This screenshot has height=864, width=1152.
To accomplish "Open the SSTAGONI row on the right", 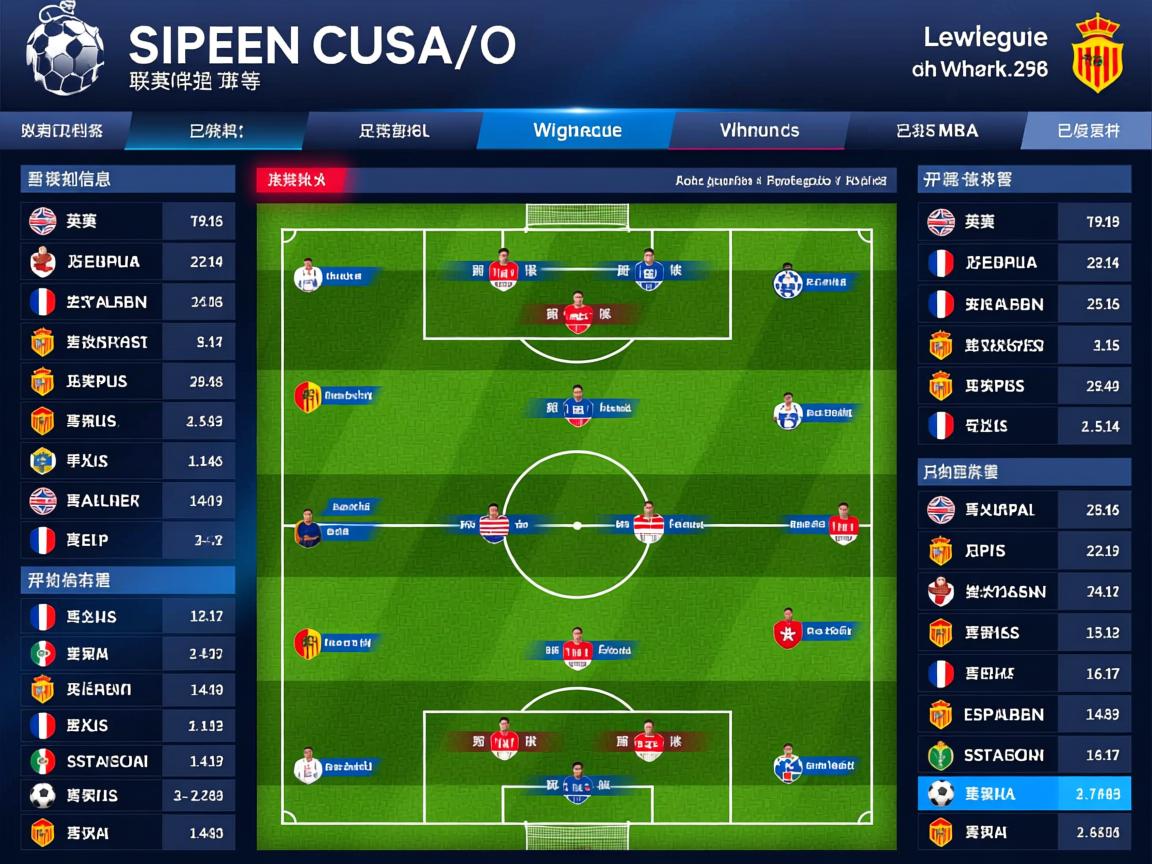I will [1024, 756].
